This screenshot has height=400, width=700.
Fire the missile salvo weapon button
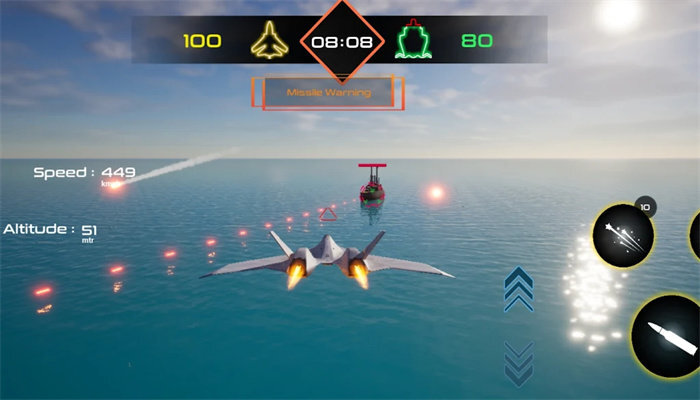[623, 237]
